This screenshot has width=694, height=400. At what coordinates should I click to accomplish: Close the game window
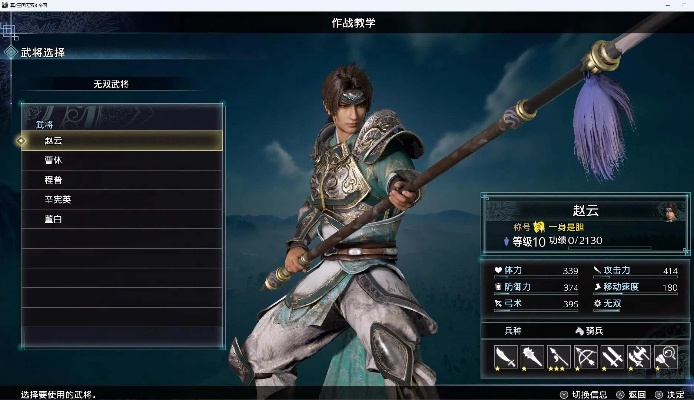[x=681, y=6]
